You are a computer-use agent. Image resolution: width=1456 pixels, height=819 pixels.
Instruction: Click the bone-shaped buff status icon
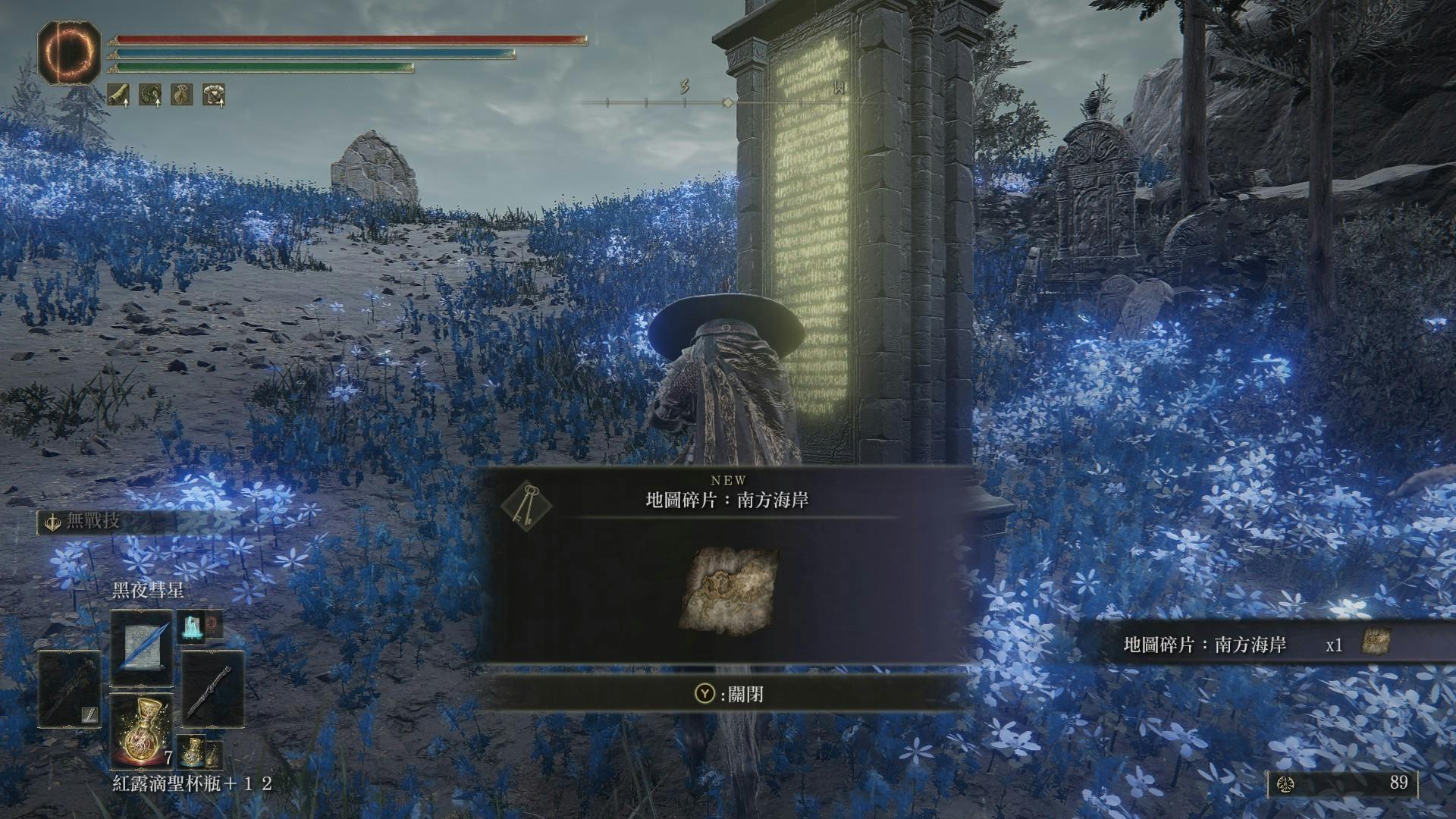pos(118,95)
